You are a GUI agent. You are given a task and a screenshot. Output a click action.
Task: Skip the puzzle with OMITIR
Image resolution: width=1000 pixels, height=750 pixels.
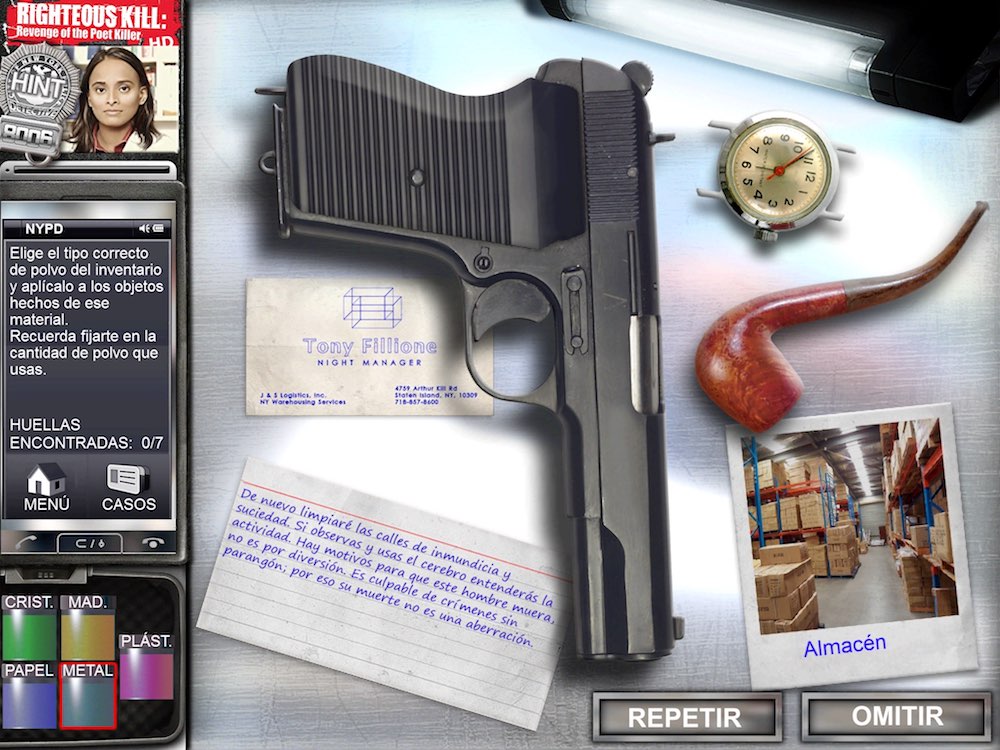[896, 716]
